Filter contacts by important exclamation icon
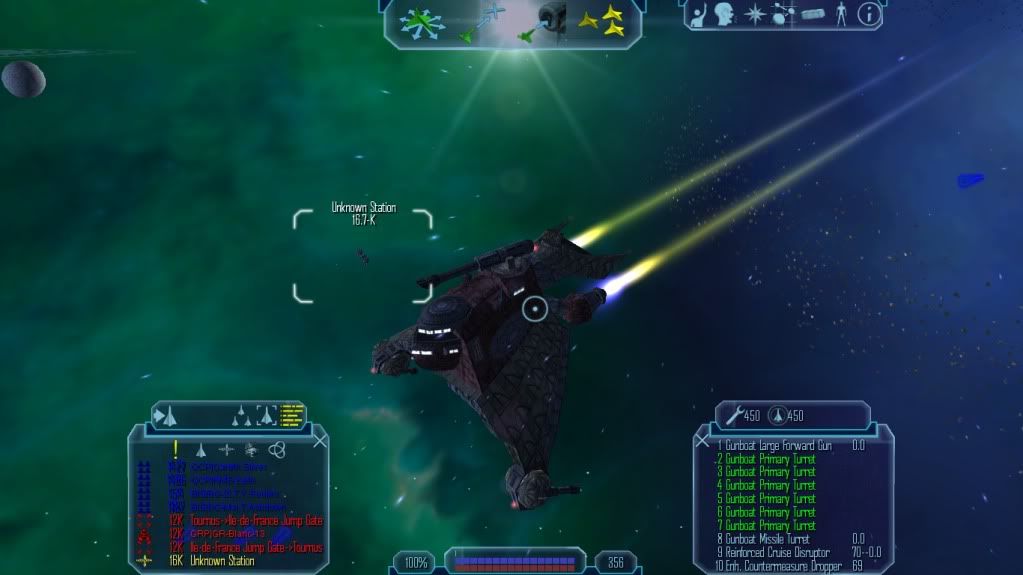The height and width of the screenshot is (575, 1023). click(x=176, y=450)
